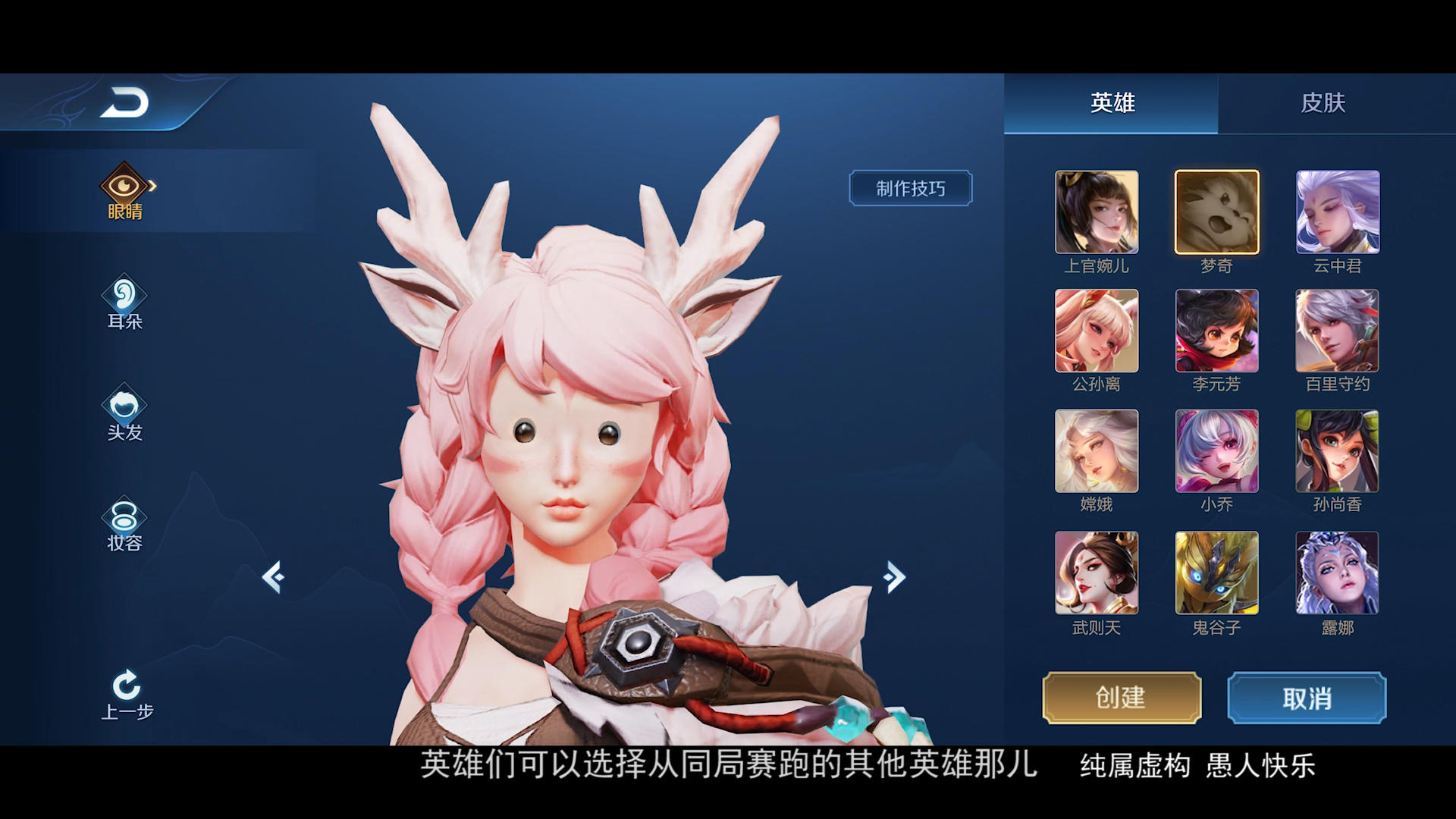
Task: Expand the right-facing chevron under the character
Action: 893,578
